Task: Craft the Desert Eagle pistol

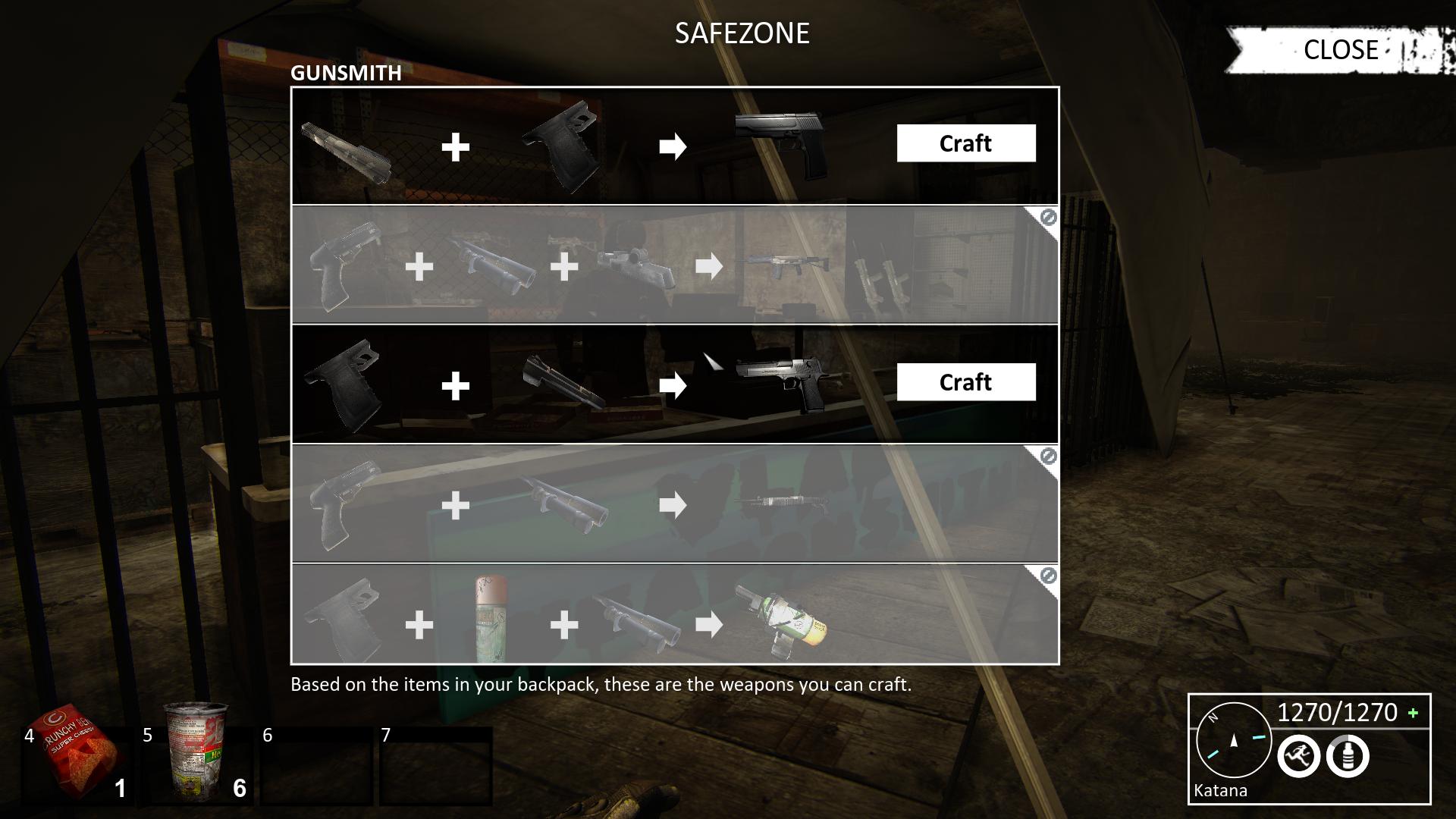Action: pos(965,382)
